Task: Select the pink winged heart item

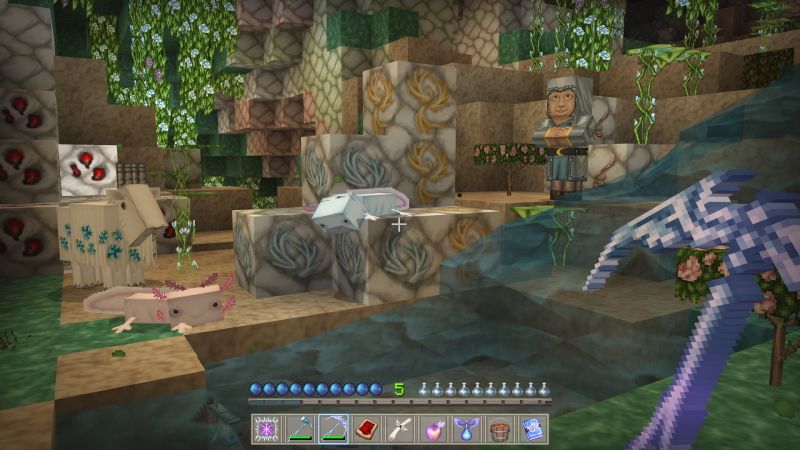Action: pos(433,428)
